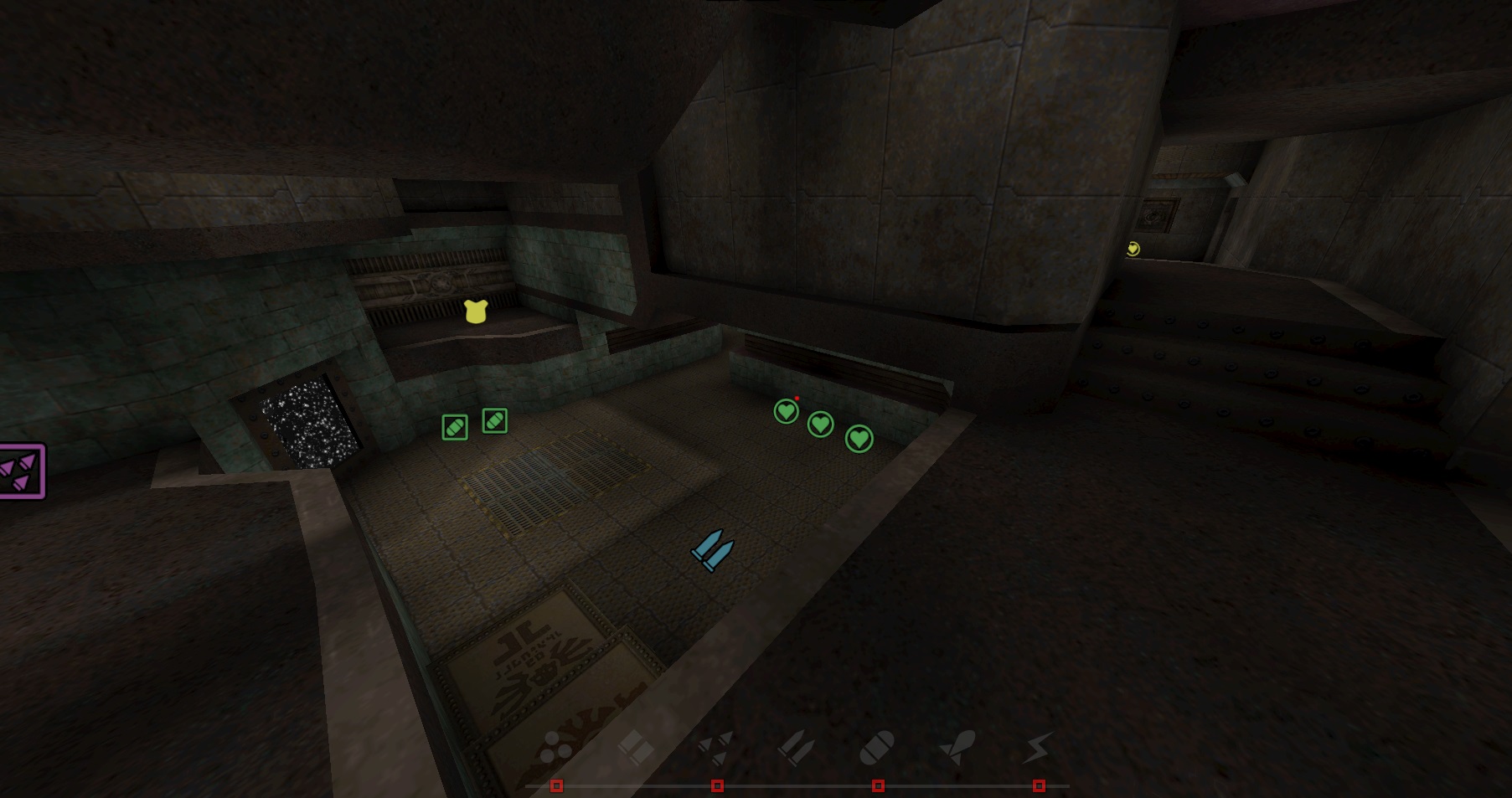Activate the lightning bolt weapon icon
Viewport: 1512px width, 798px height.
pos(1037,746)
